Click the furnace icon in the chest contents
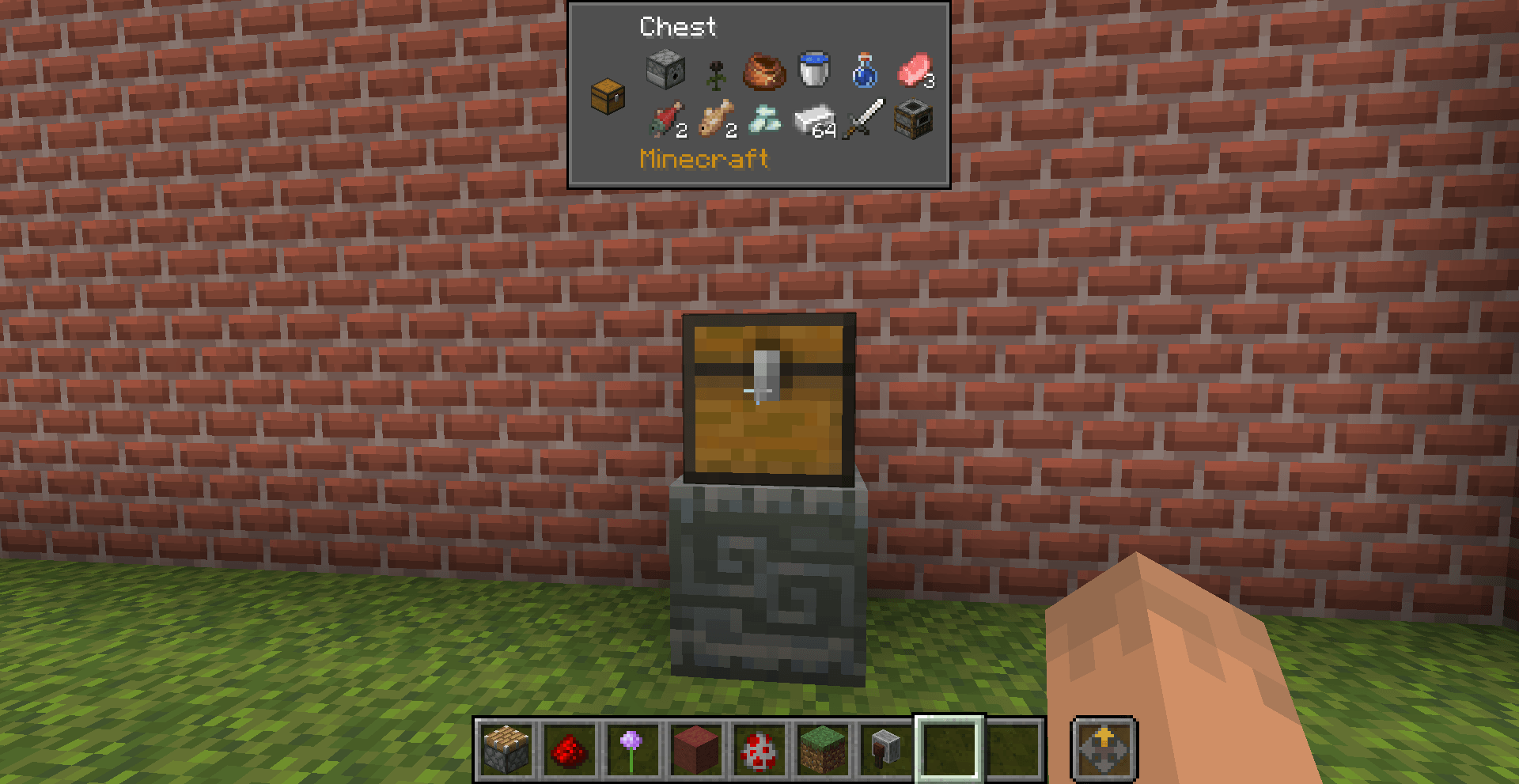Viewport: 1519px width, 784px height. (914, 120)
